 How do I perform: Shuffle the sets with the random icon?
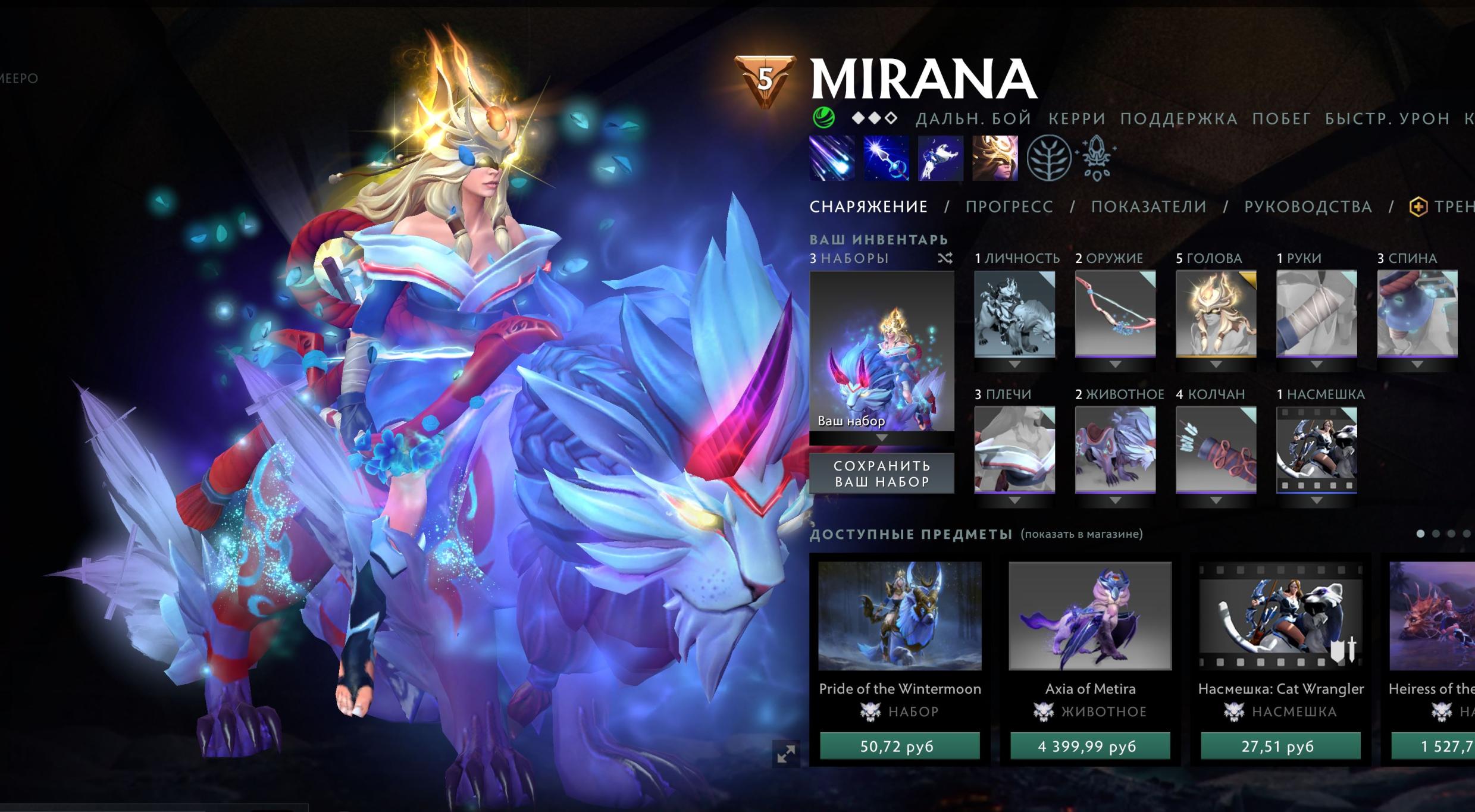pyautogui.click(x=945, y=258)
